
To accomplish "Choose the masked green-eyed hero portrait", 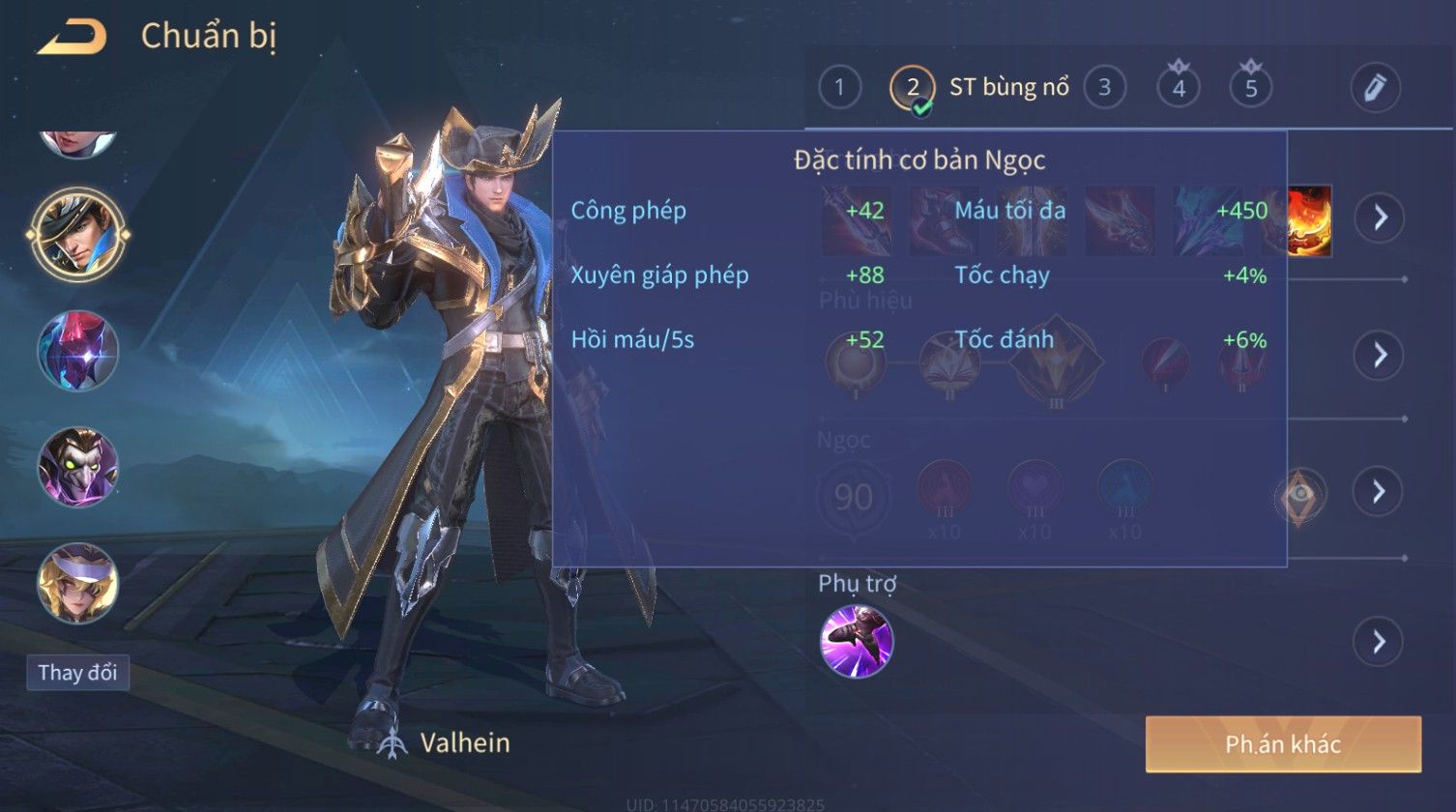I will 77,467.
